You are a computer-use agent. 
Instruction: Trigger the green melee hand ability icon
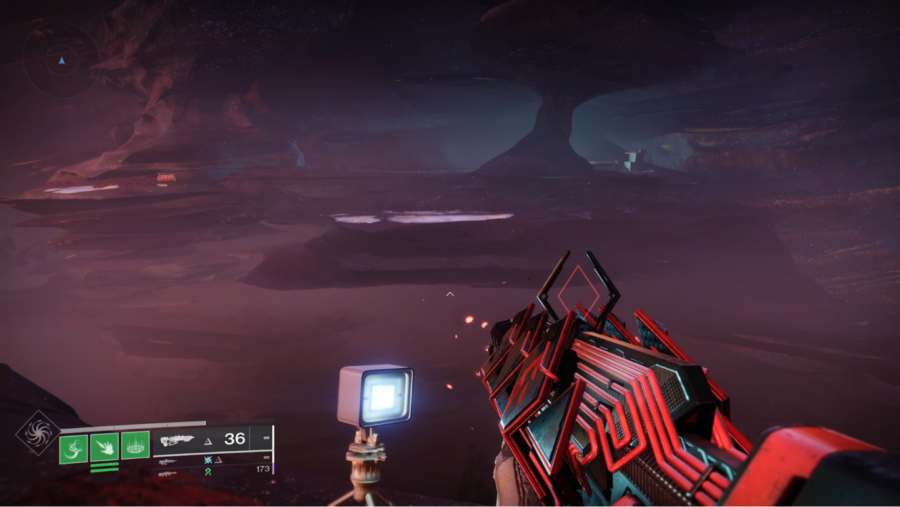point(104,447)
